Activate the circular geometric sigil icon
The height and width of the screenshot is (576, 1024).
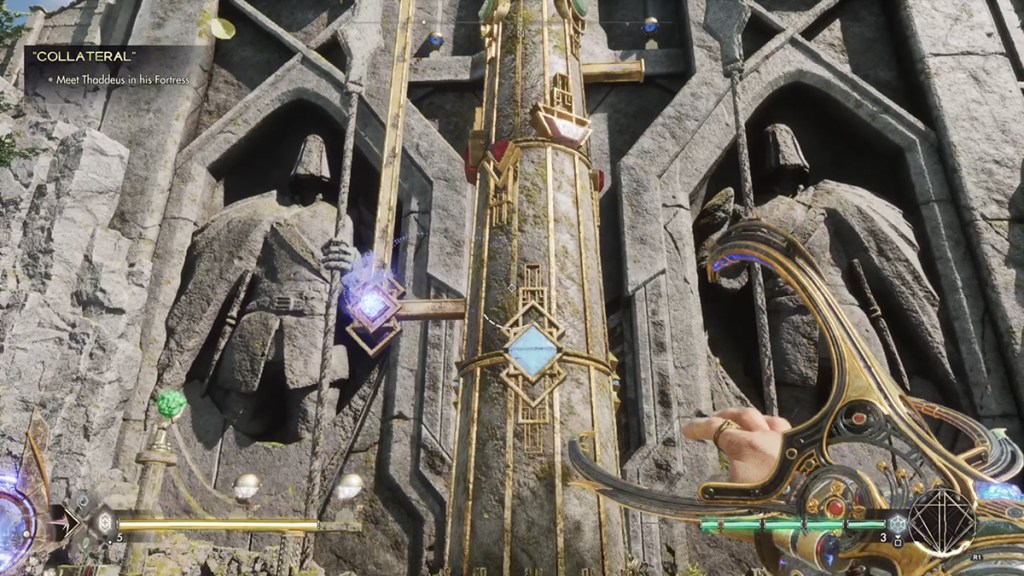click(x=942, y=522)
